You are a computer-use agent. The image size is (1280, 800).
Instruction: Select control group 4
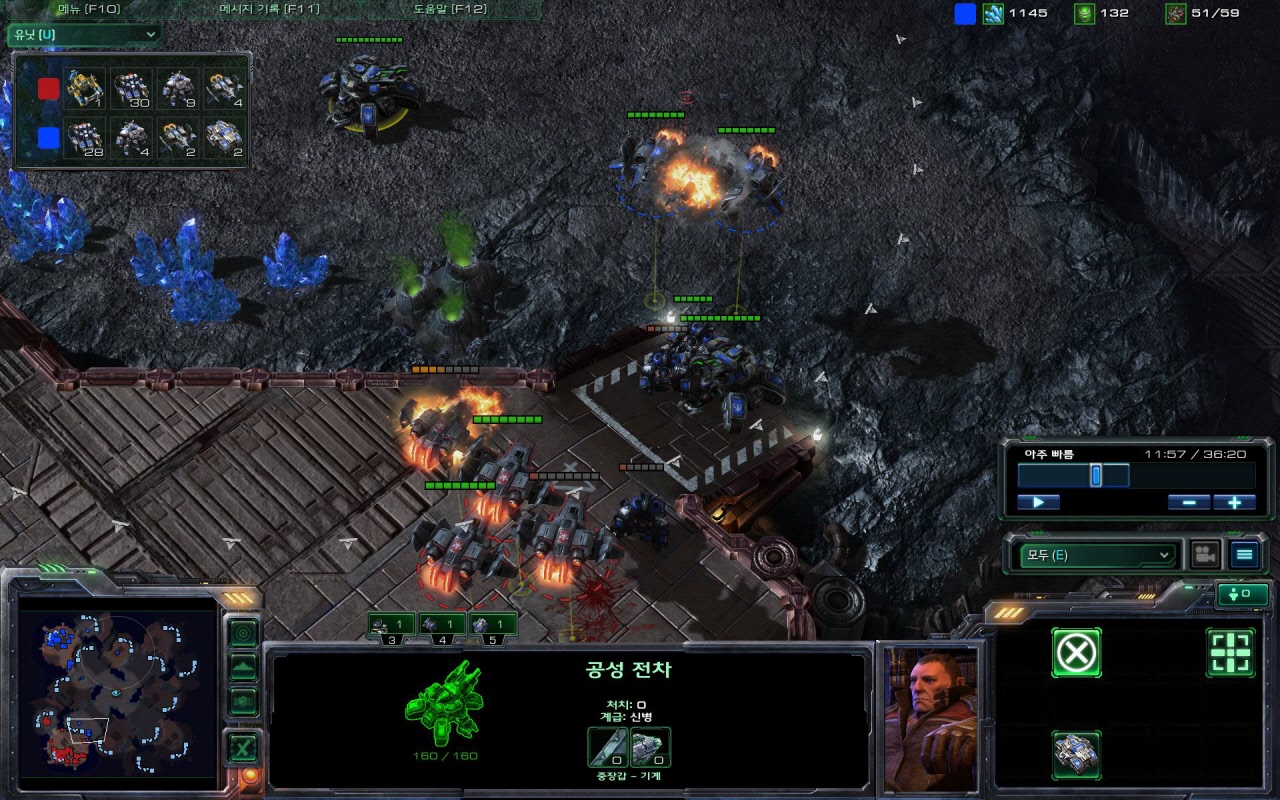coord(442,625)
